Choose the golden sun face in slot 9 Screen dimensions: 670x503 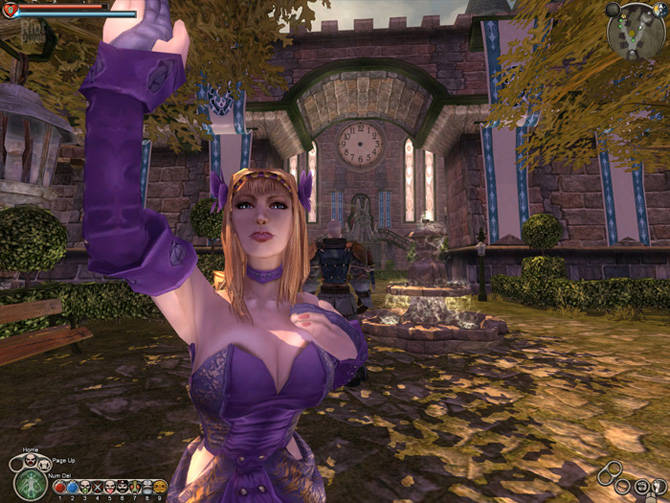pyautogui.click(x=160, y=487)
